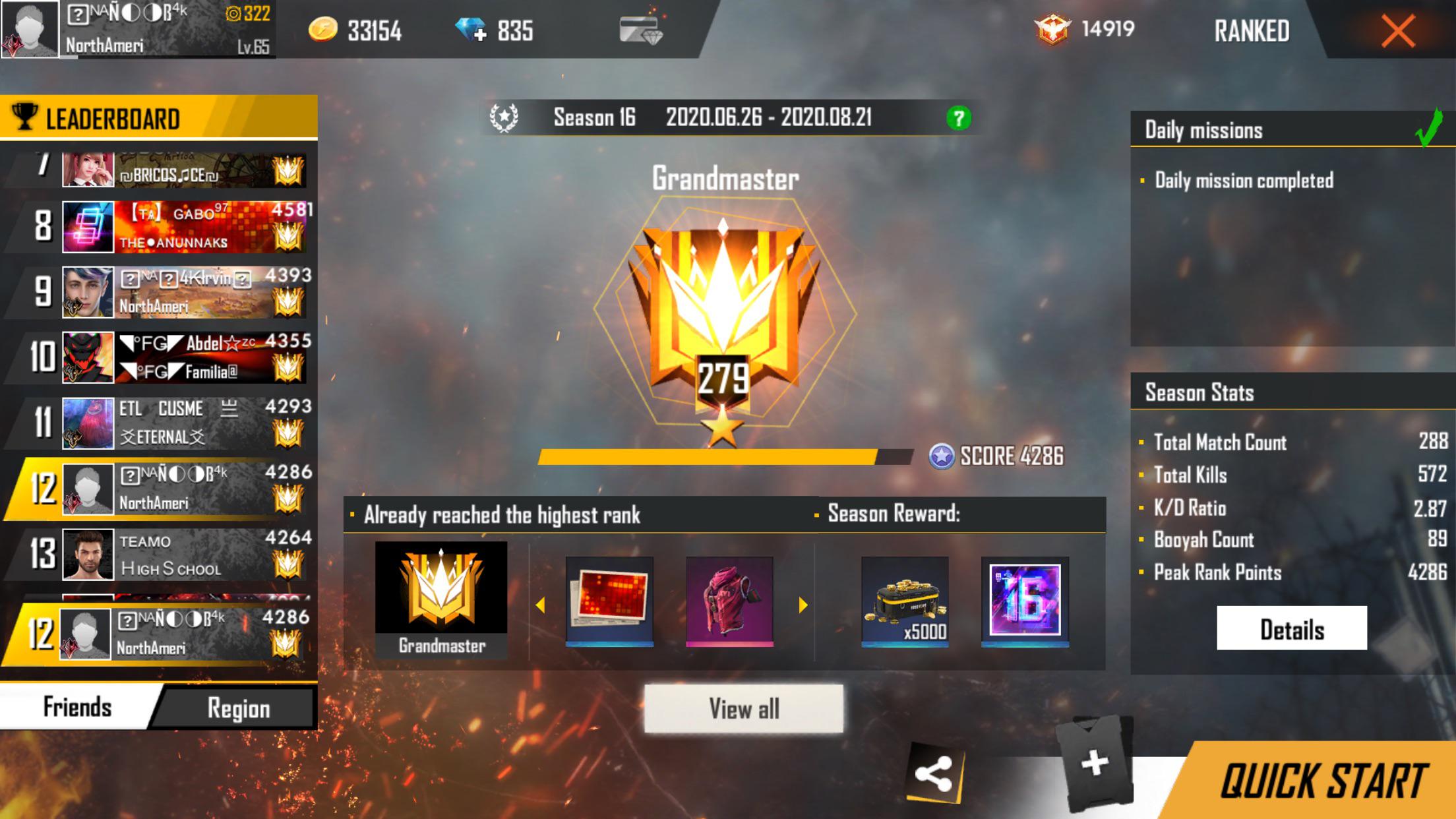
Task: Click the left arrow under Already reached highest rank
Action: coord(542,604)
